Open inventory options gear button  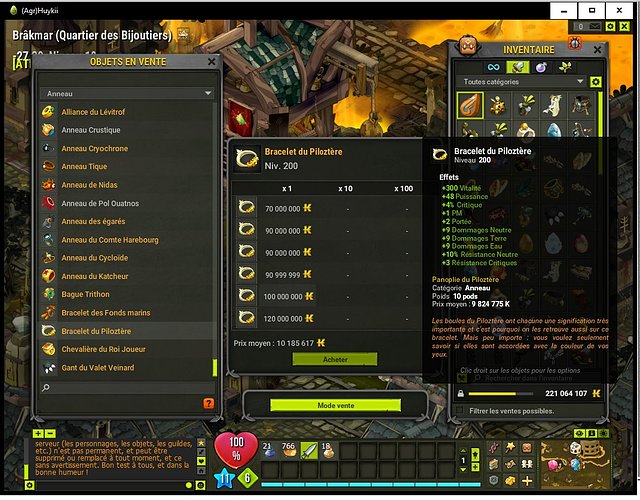[596, 82]
